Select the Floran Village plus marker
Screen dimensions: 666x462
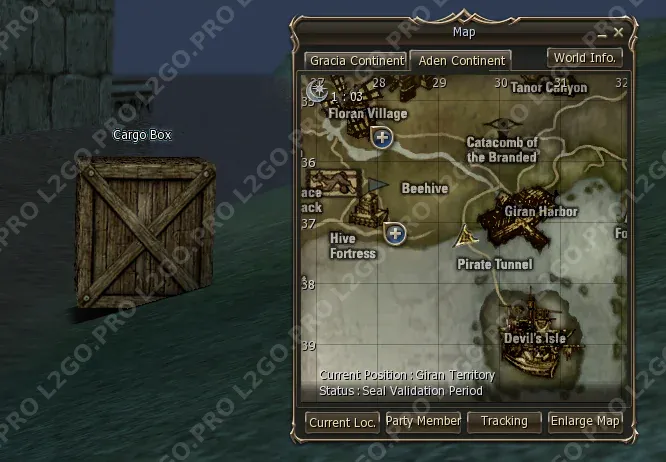381,139
